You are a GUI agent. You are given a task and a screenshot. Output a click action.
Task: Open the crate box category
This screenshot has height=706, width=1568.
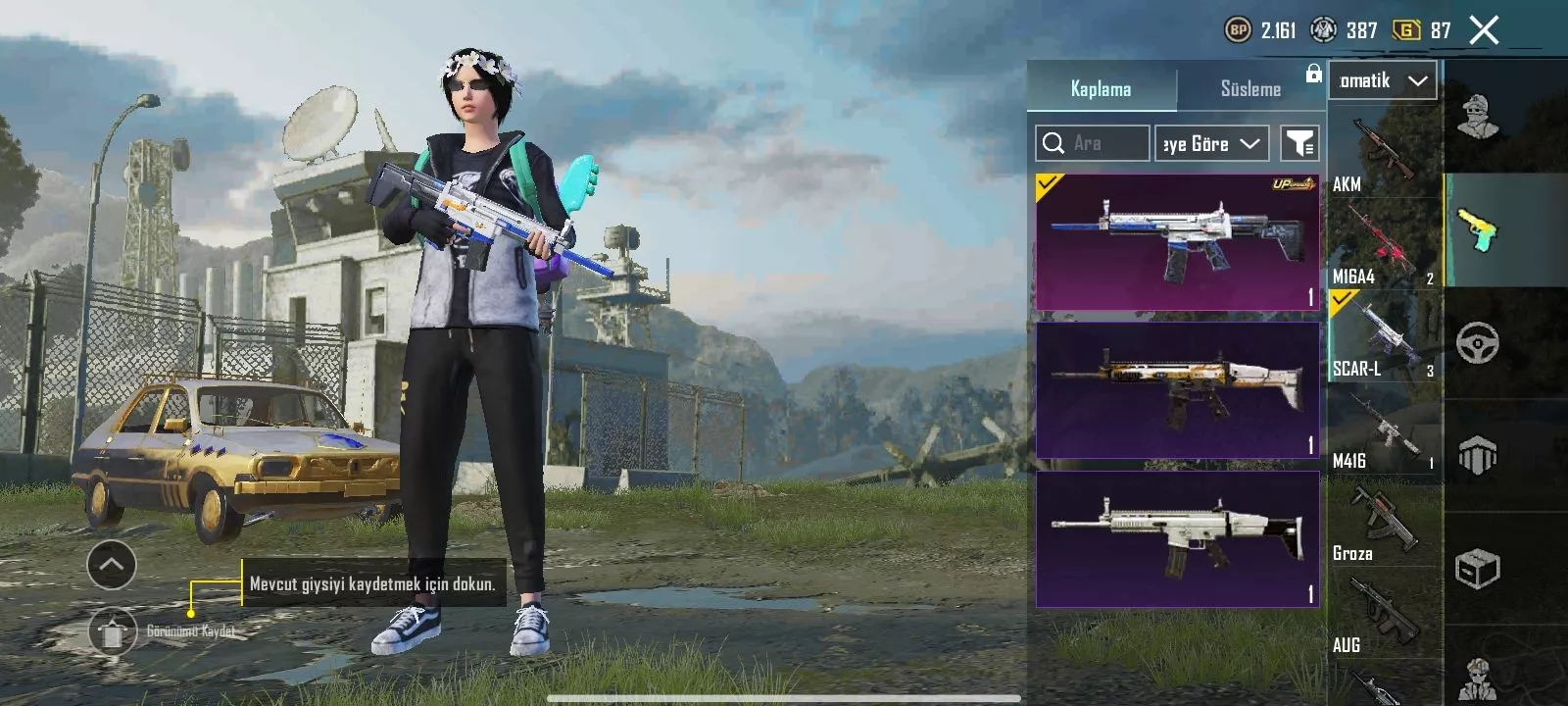1477,568
